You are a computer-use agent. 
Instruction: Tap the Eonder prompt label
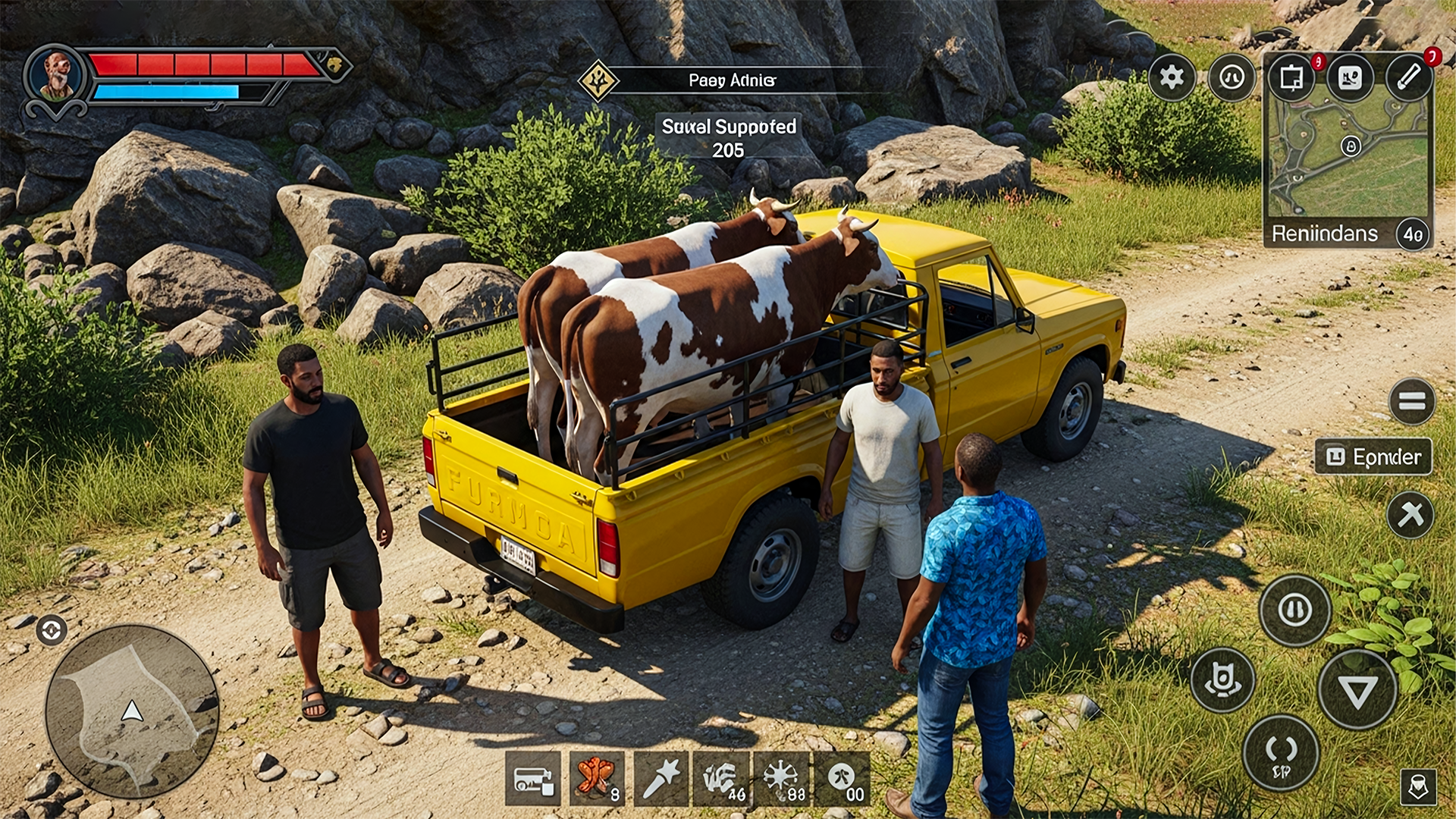(x=1374, y=457)
